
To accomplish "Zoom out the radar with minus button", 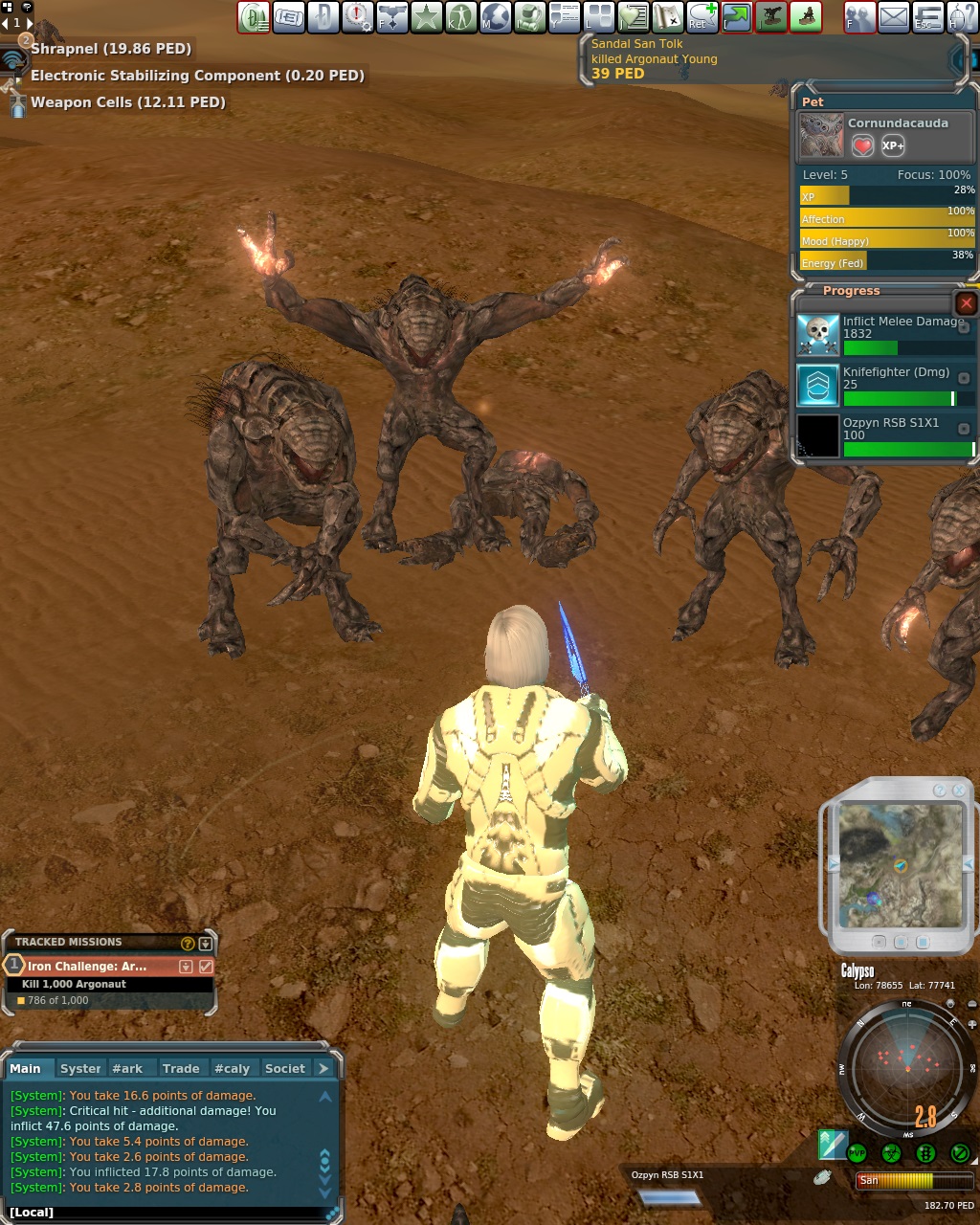I will pos(971,1004).
